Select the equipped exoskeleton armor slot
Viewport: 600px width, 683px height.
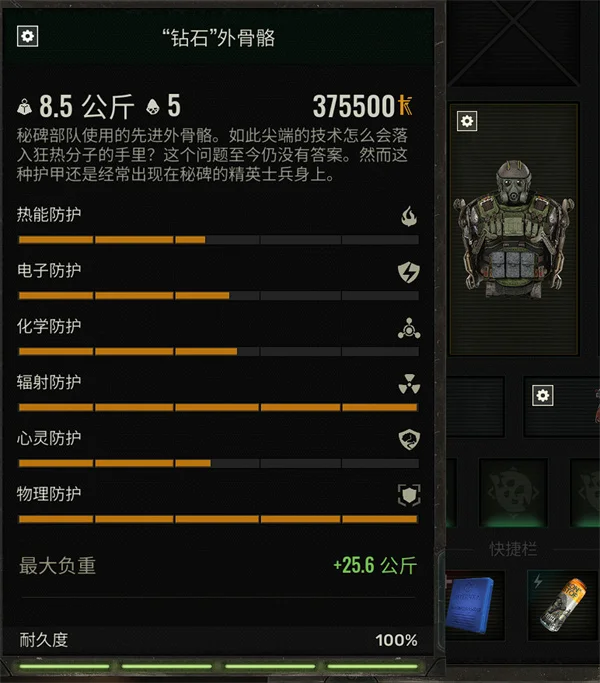click(x=514, y=230)
